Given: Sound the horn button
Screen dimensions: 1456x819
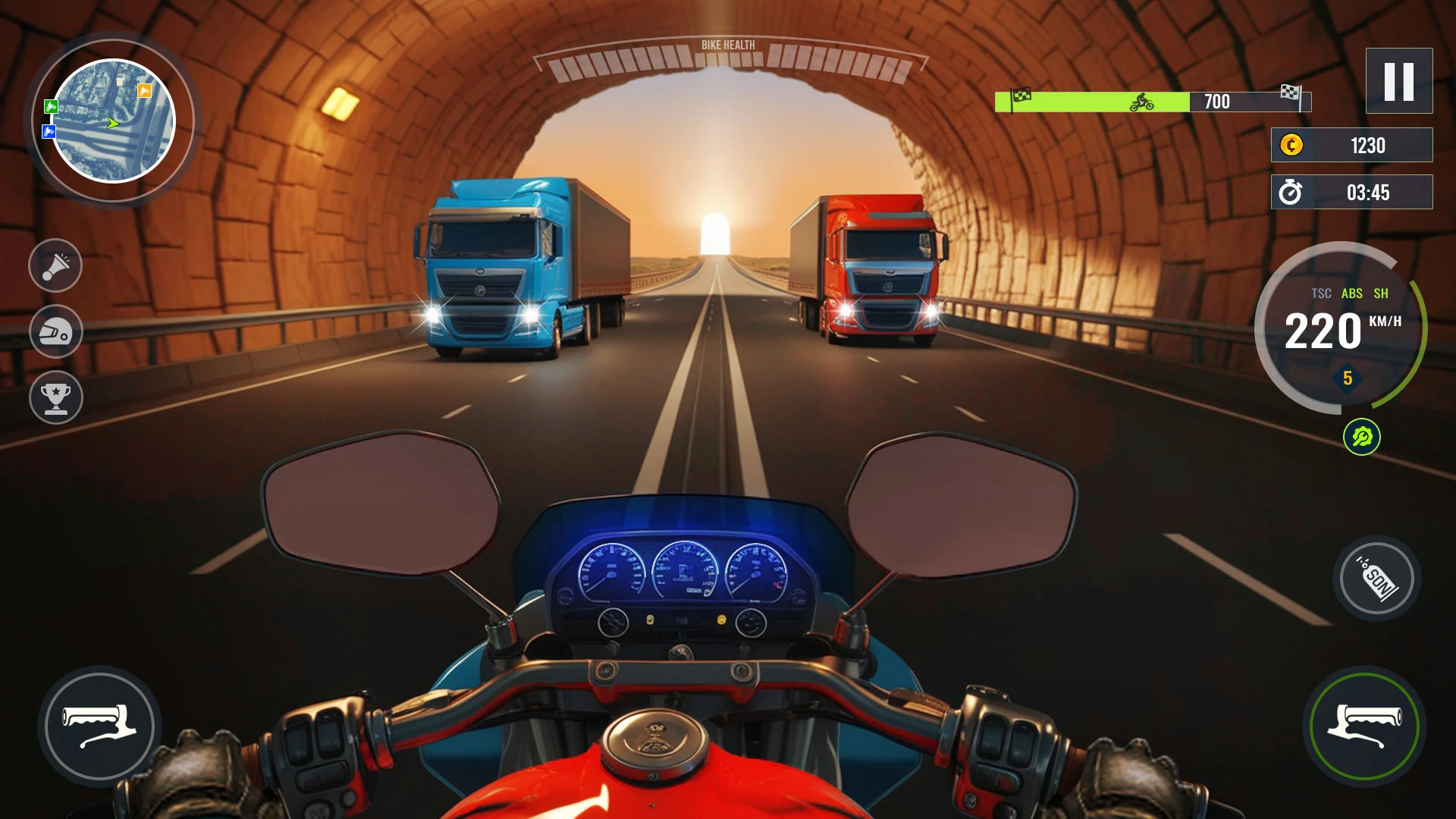Looking at the screenshot, I should 55,266.
